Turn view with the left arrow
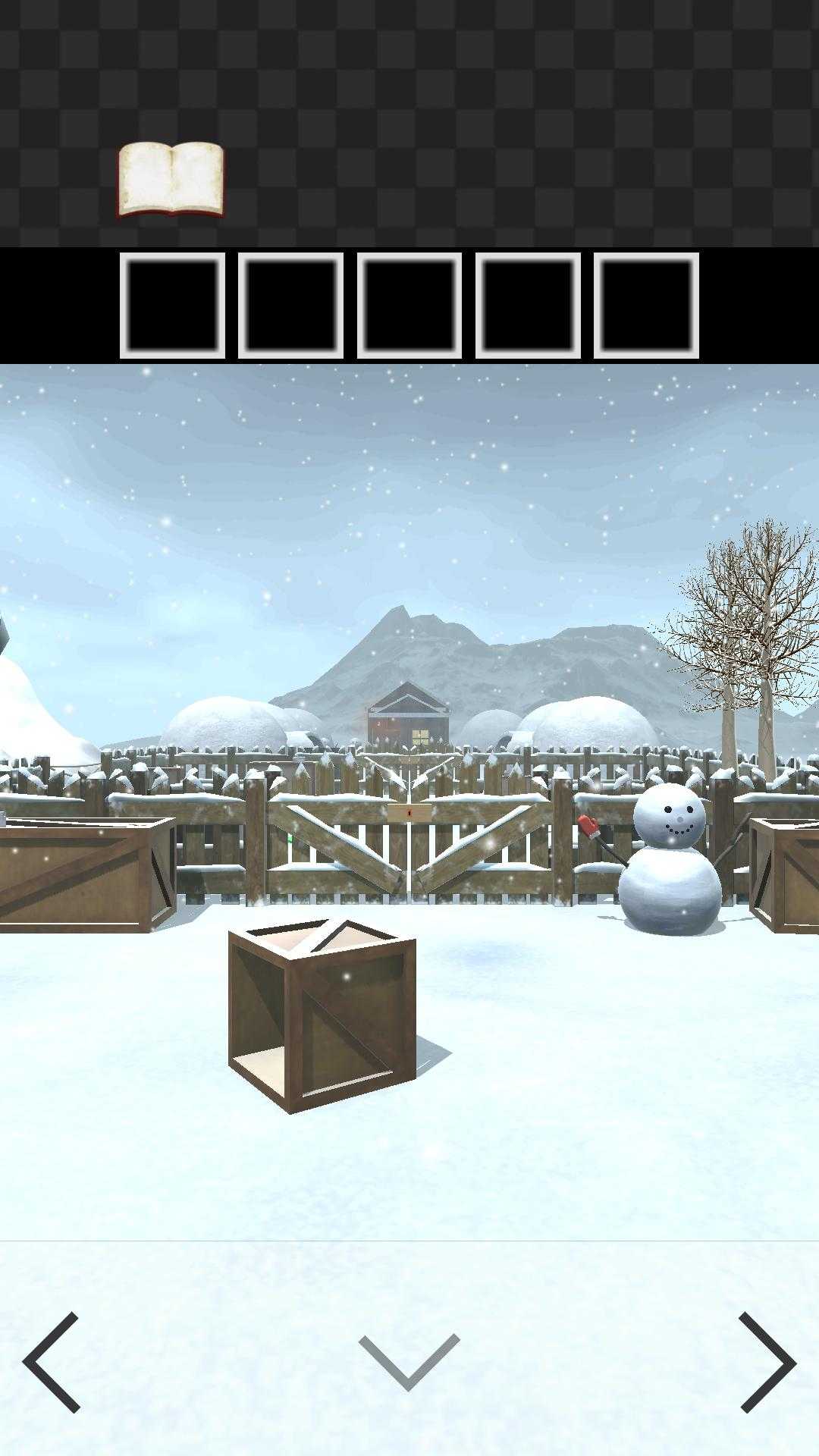Viewport: 819px width, 1456px height. click(x=52, y=1363)
